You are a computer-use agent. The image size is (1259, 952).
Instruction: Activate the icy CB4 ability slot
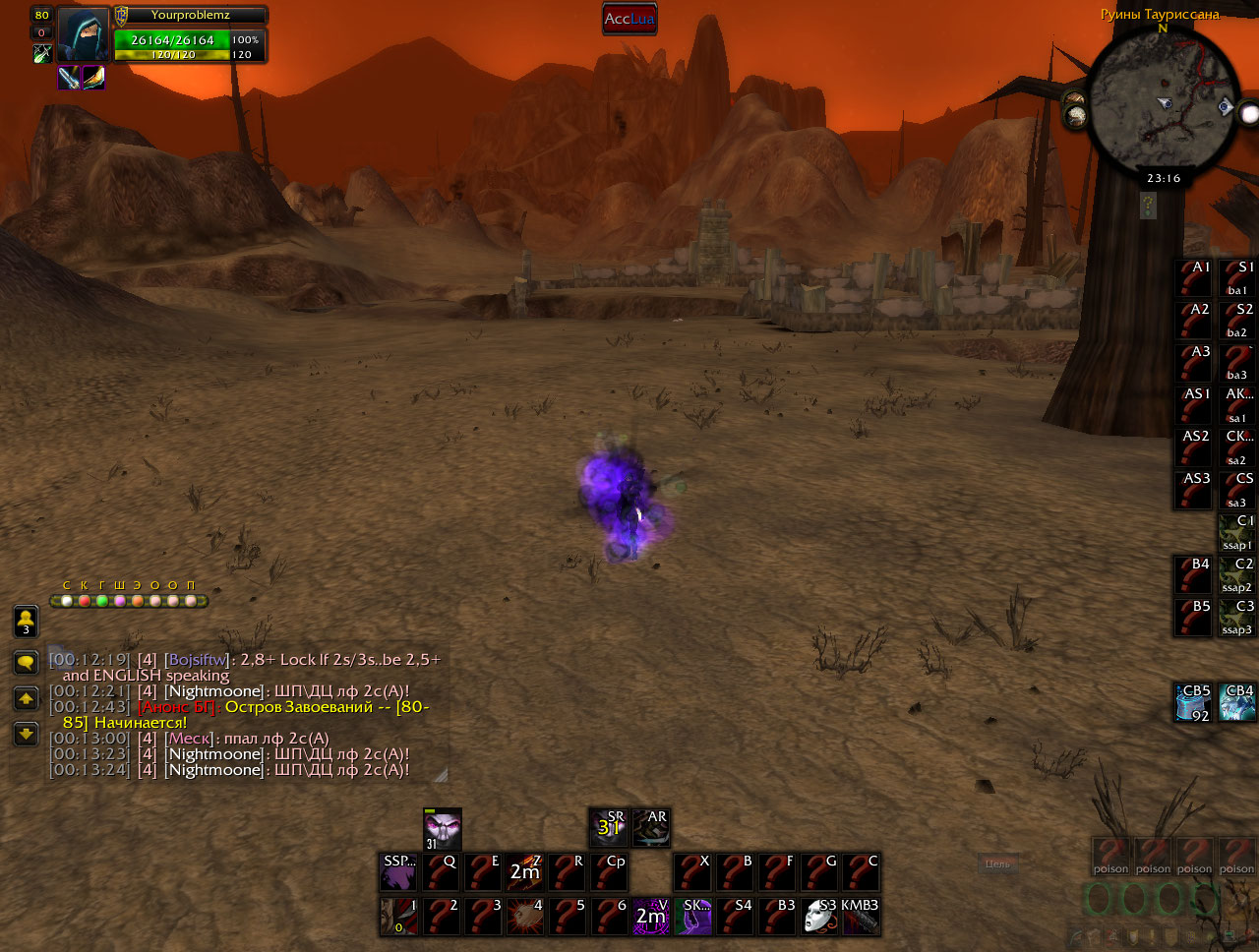pyautogui.click(x=1236, y=702)
